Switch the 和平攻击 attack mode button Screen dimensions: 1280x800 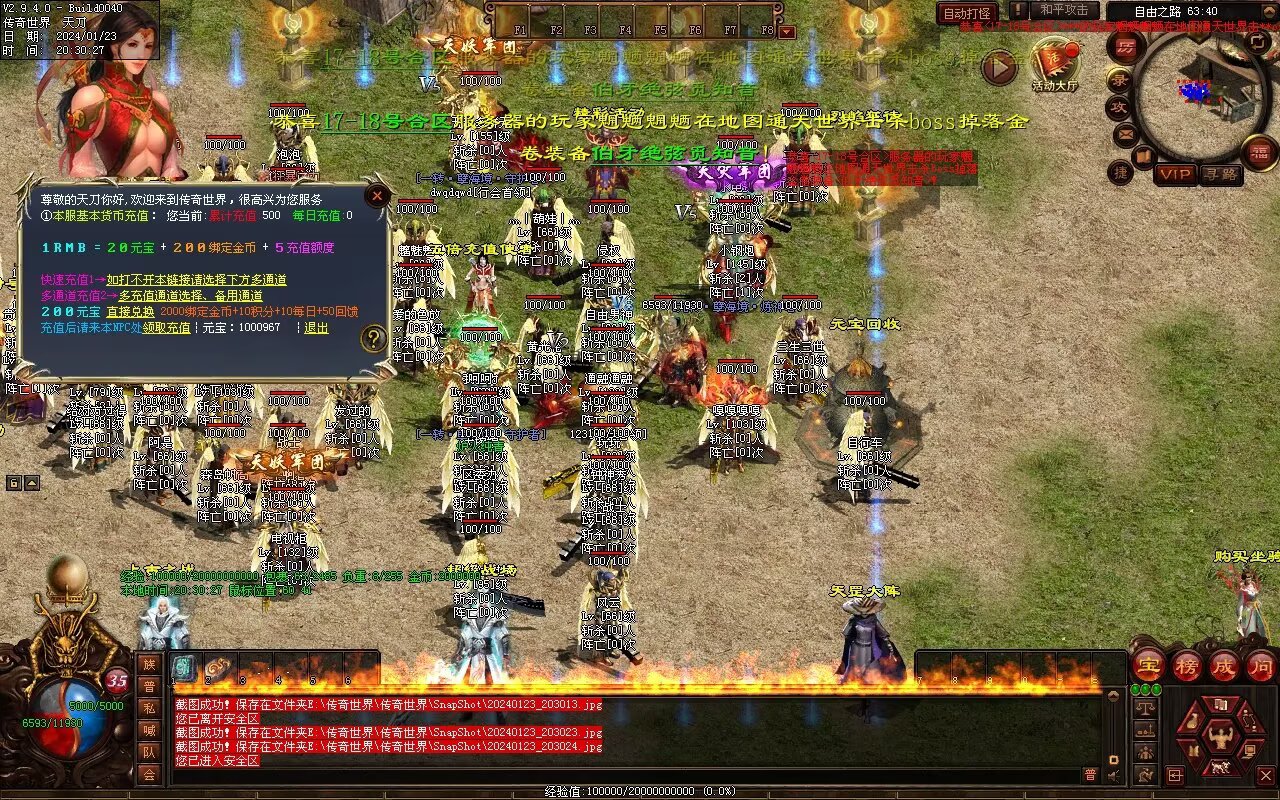coord(1062,11)
